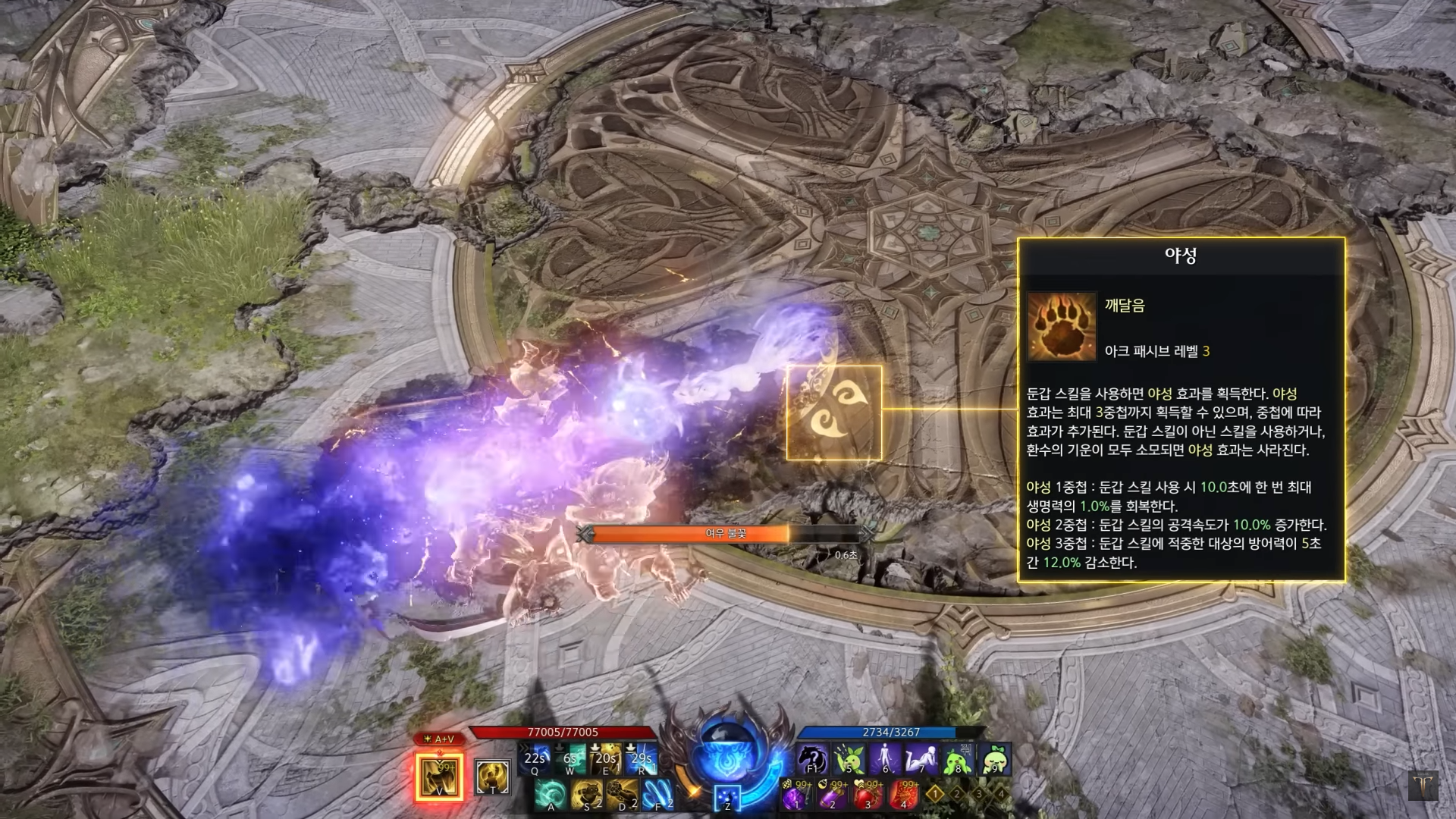Trigger the R skill with 29s cooldown

642,759
